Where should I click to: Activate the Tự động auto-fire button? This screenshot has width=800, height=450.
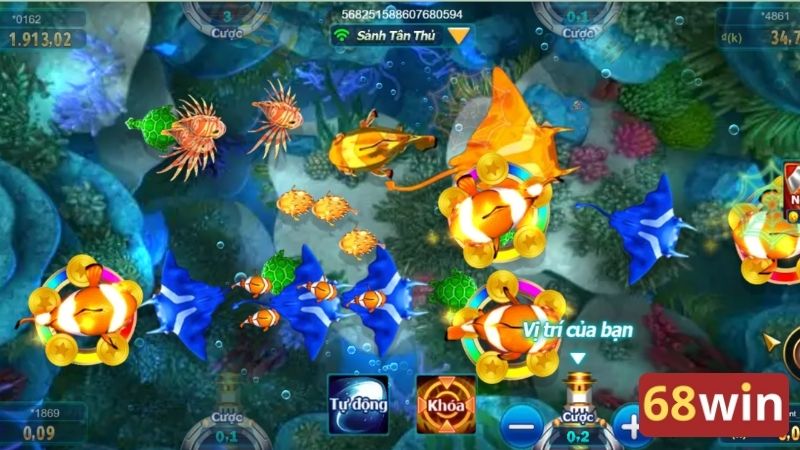pos(358,404)
